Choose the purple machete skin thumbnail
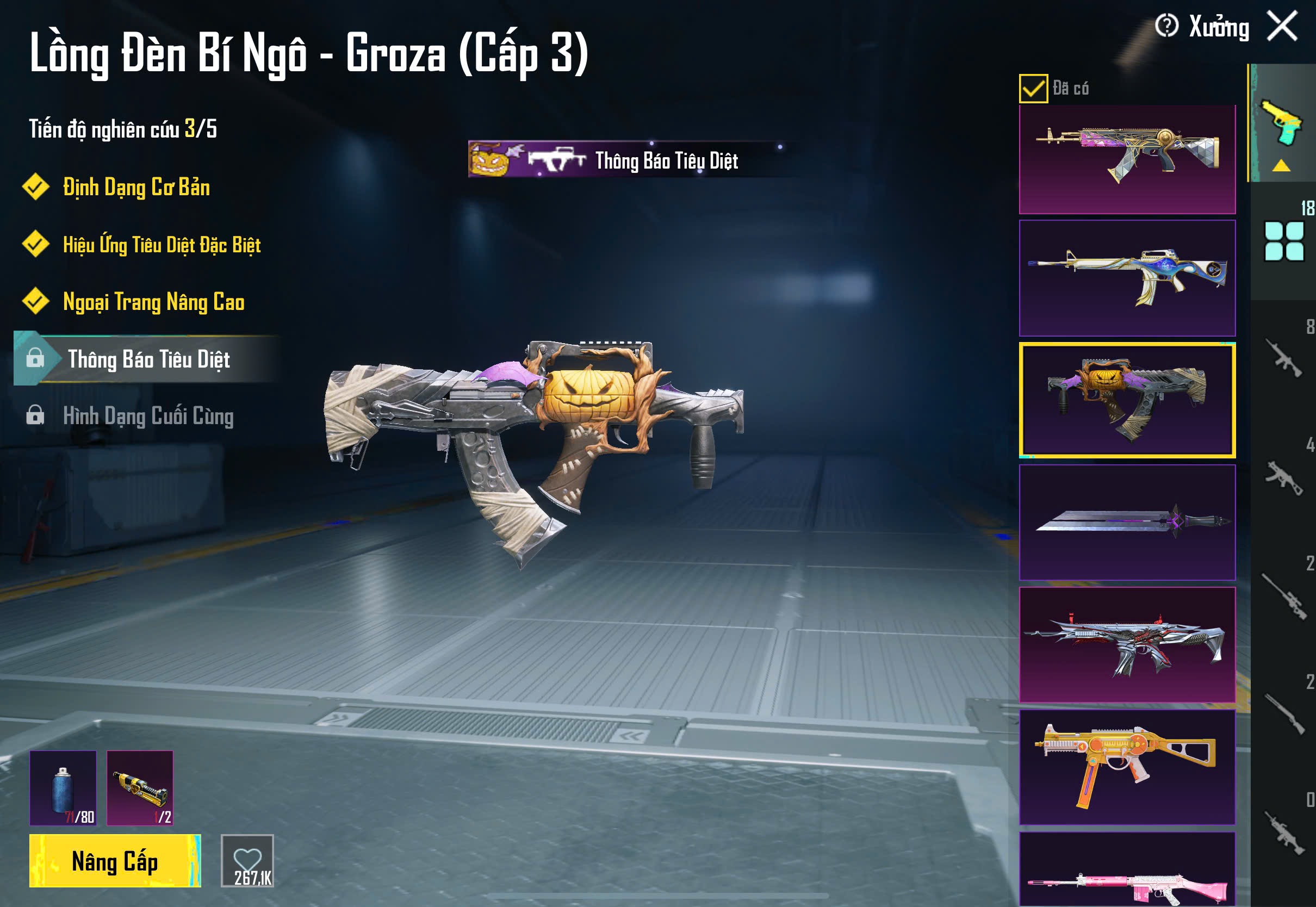Viewport: 1316px width, 907px height. click(x=1127, y=521)
